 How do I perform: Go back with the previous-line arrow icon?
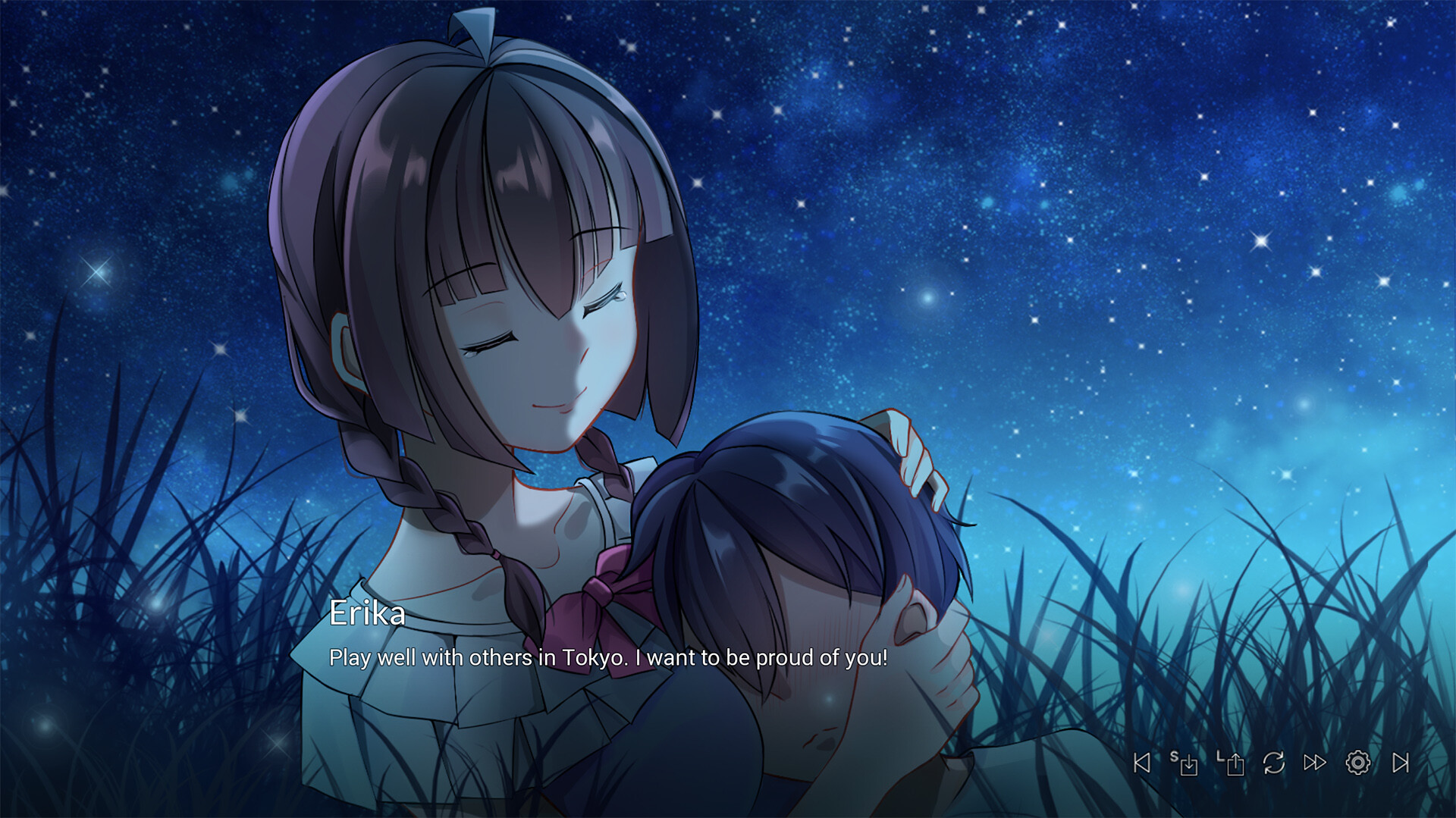1142,763
